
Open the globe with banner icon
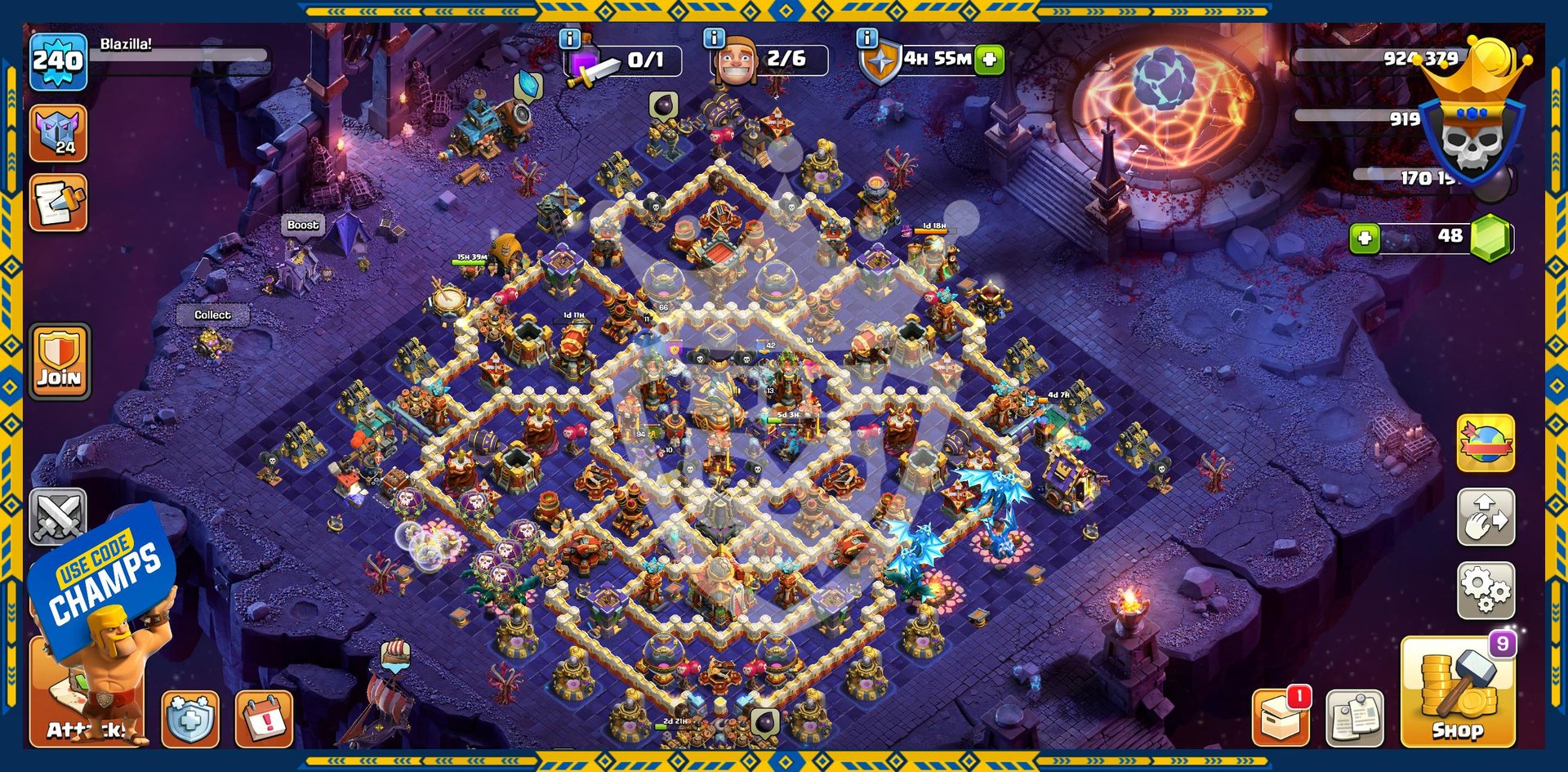tap(1486, 444)
